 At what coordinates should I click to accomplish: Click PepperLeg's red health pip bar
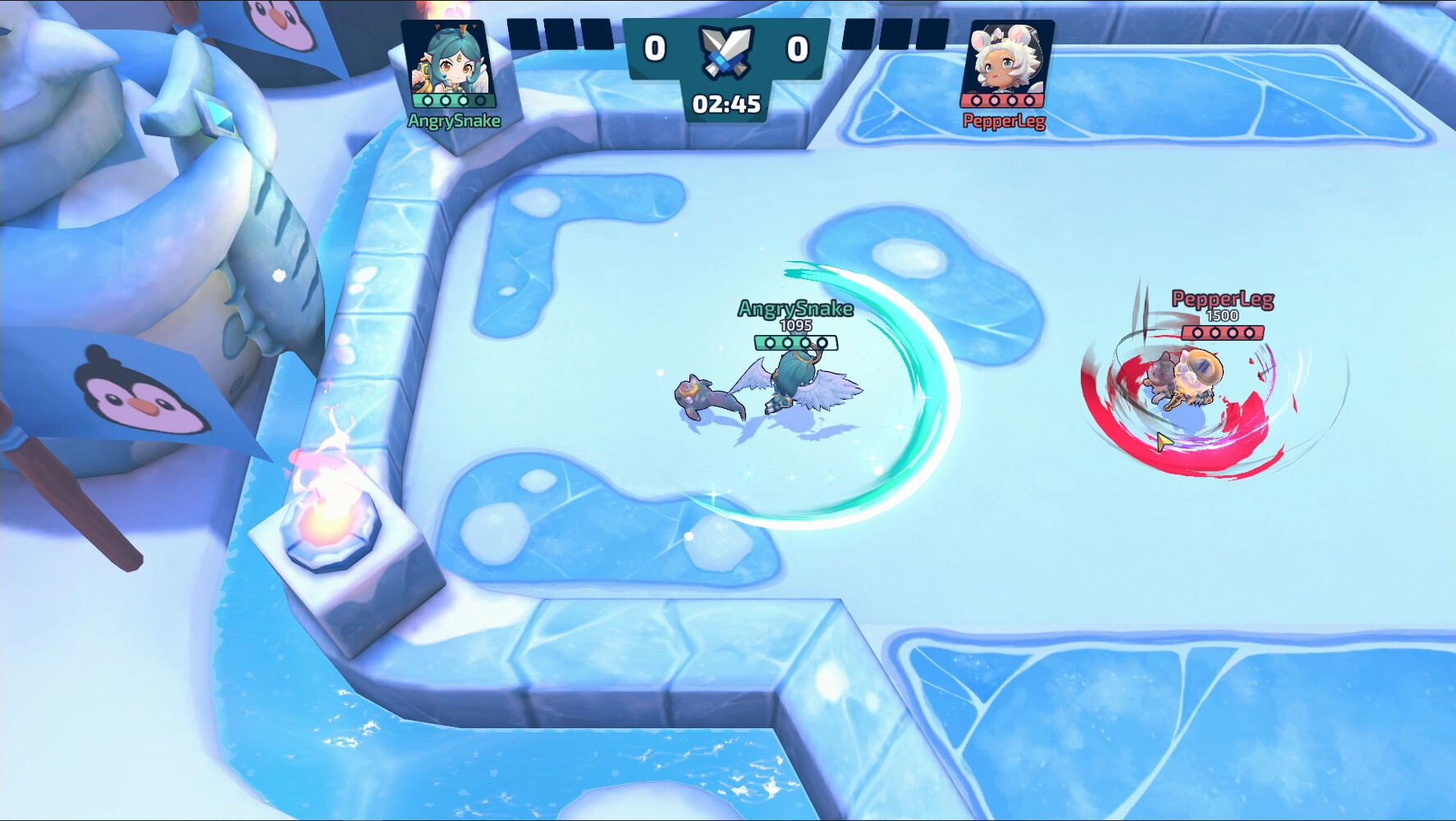coord(1224,333)
